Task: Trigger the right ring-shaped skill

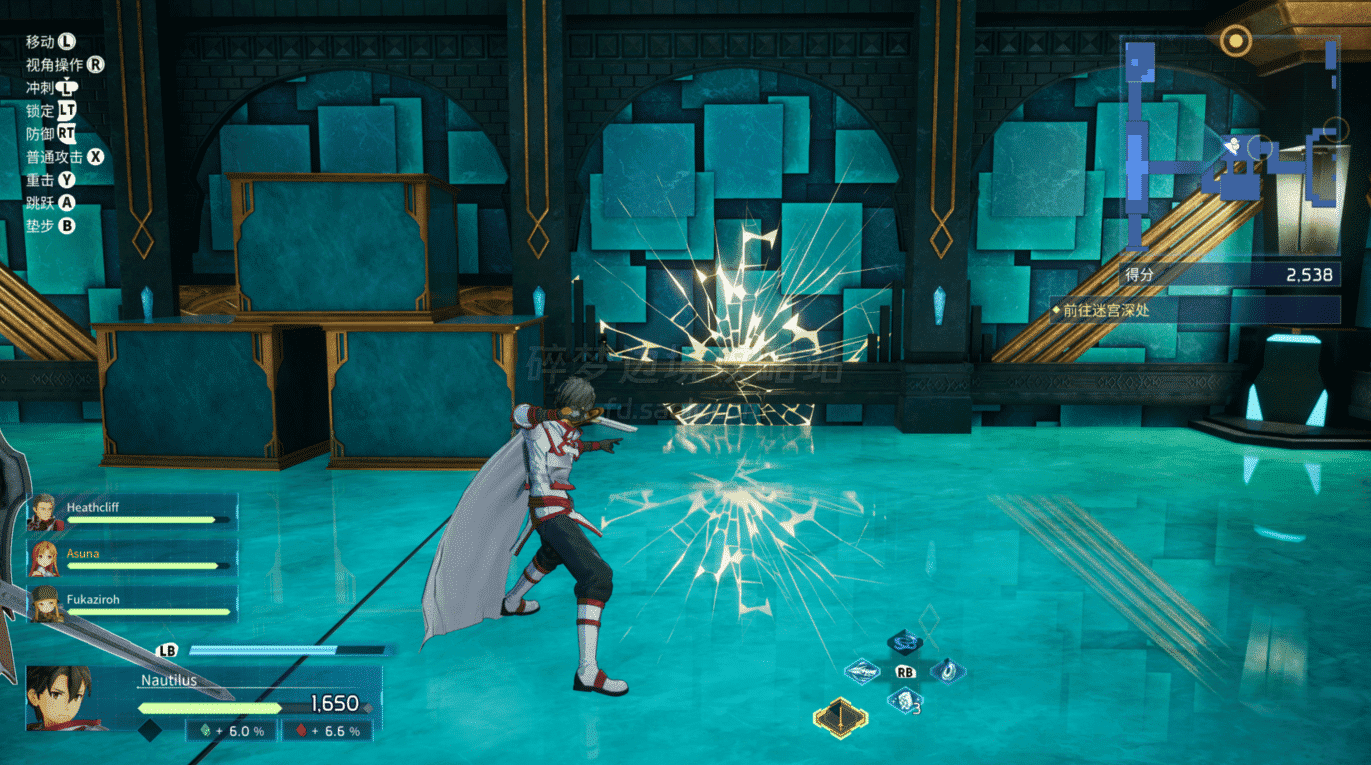Action: 947,670
